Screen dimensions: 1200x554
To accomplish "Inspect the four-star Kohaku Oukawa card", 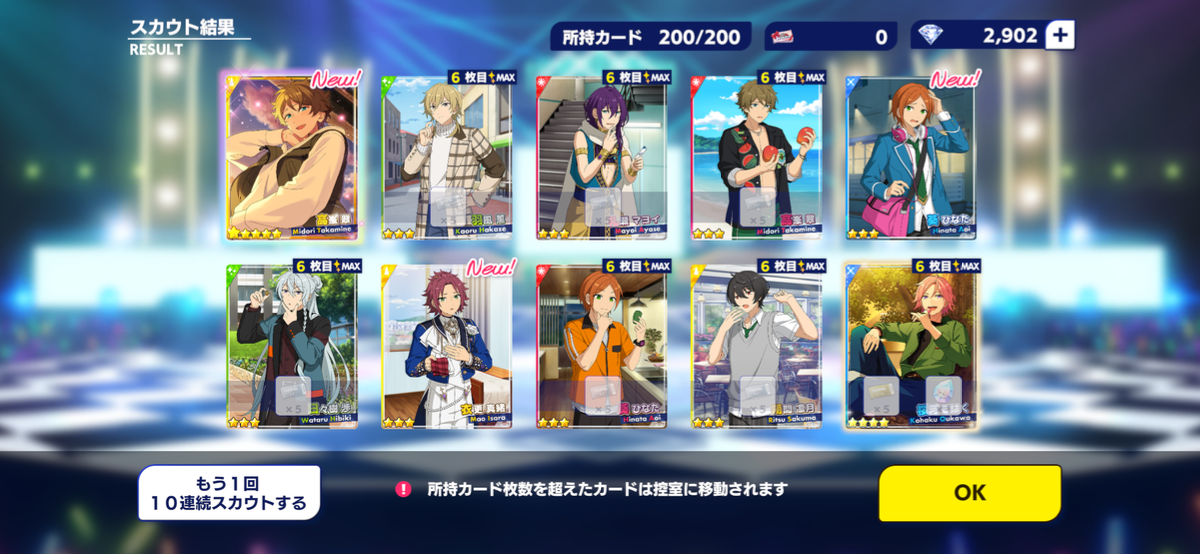I will point(911,346).
